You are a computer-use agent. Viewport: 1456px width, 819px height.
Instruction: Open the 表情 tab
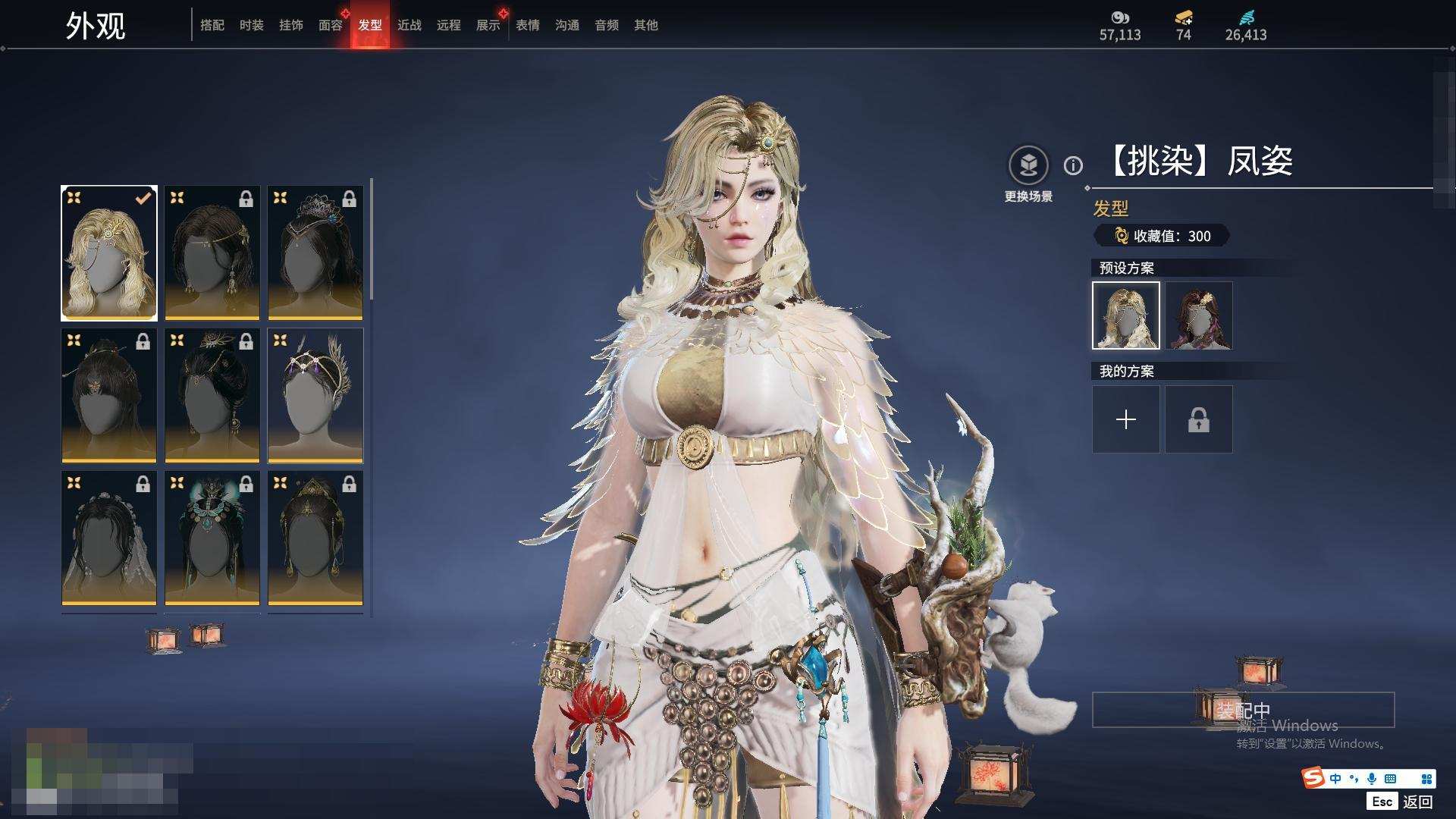point(527,25)
